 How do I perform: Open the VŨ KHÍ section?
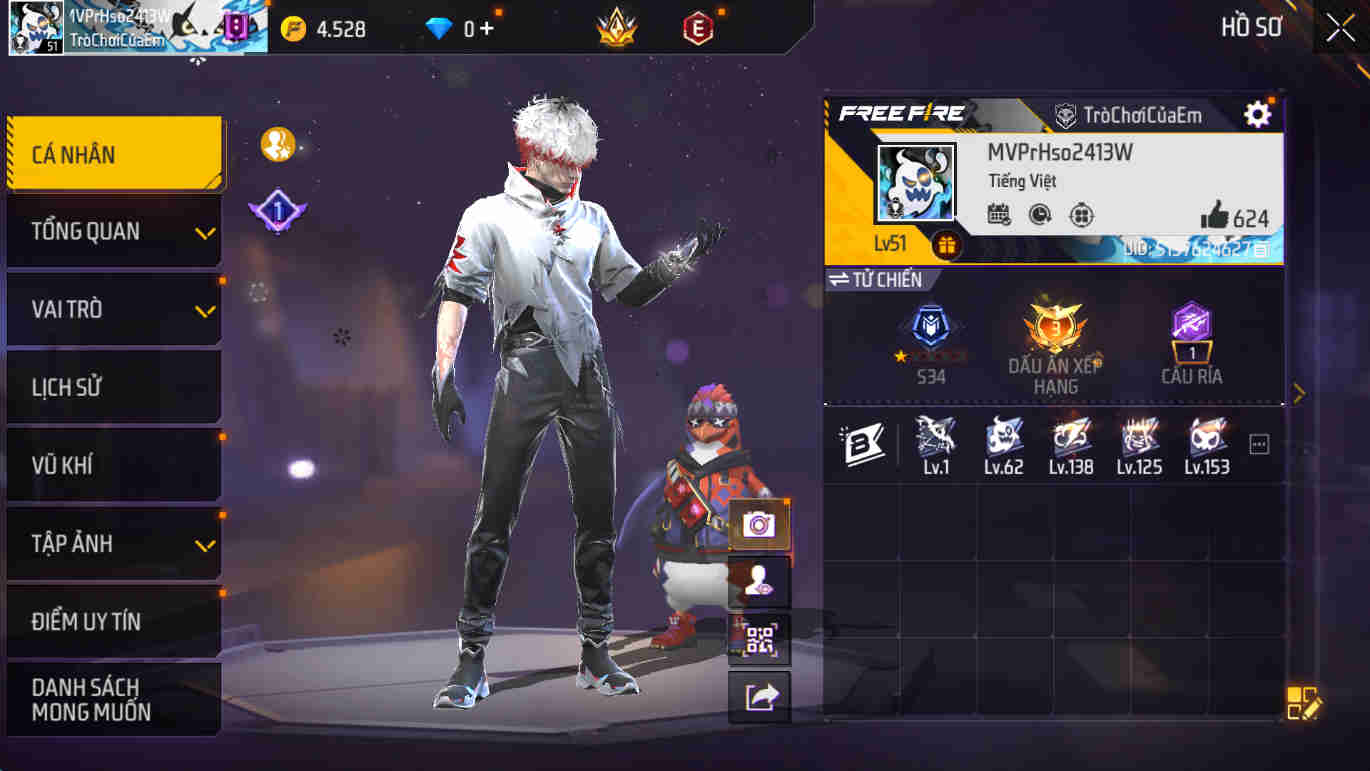click(113, 465)
